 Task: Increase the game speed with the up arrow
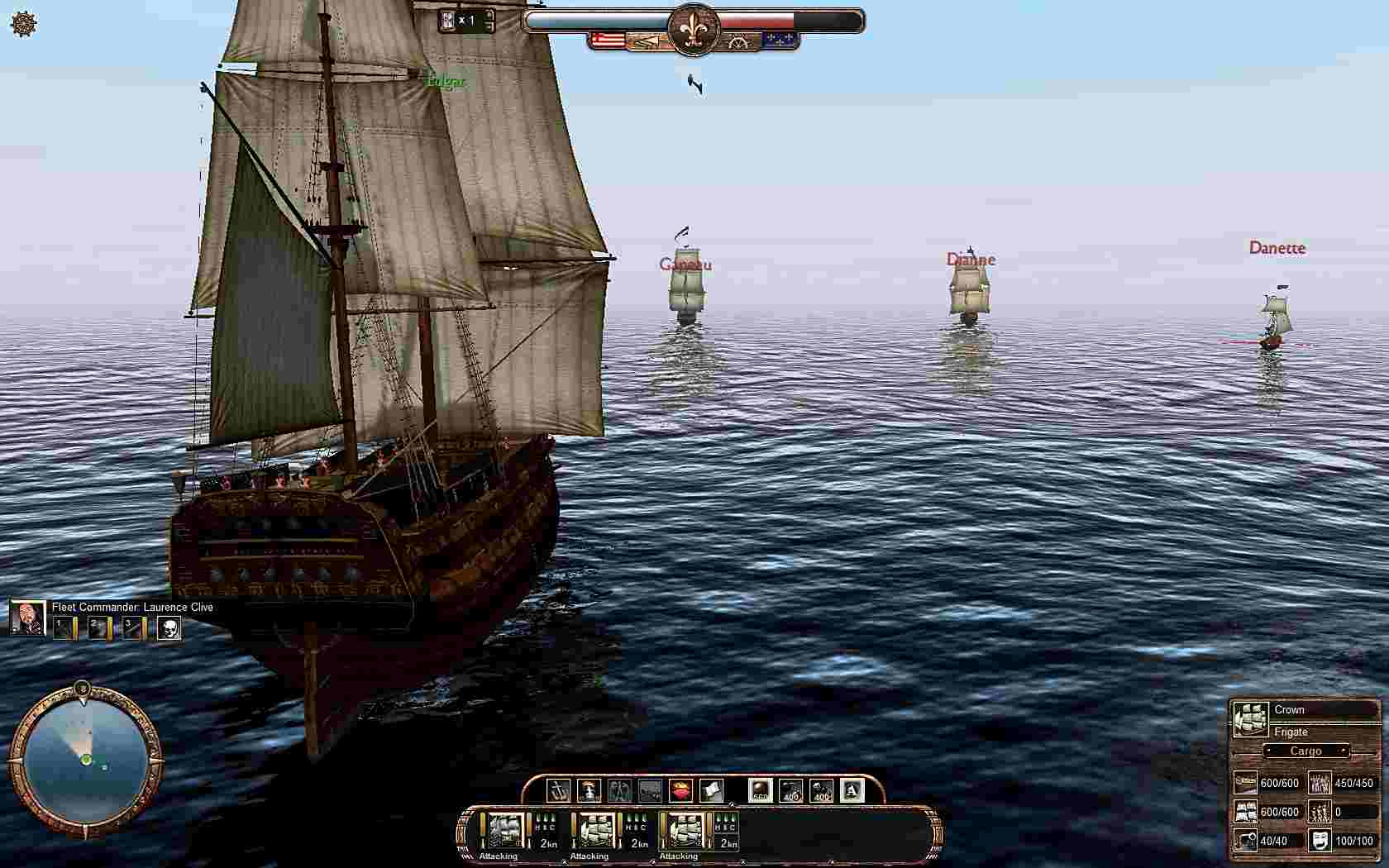489,14
